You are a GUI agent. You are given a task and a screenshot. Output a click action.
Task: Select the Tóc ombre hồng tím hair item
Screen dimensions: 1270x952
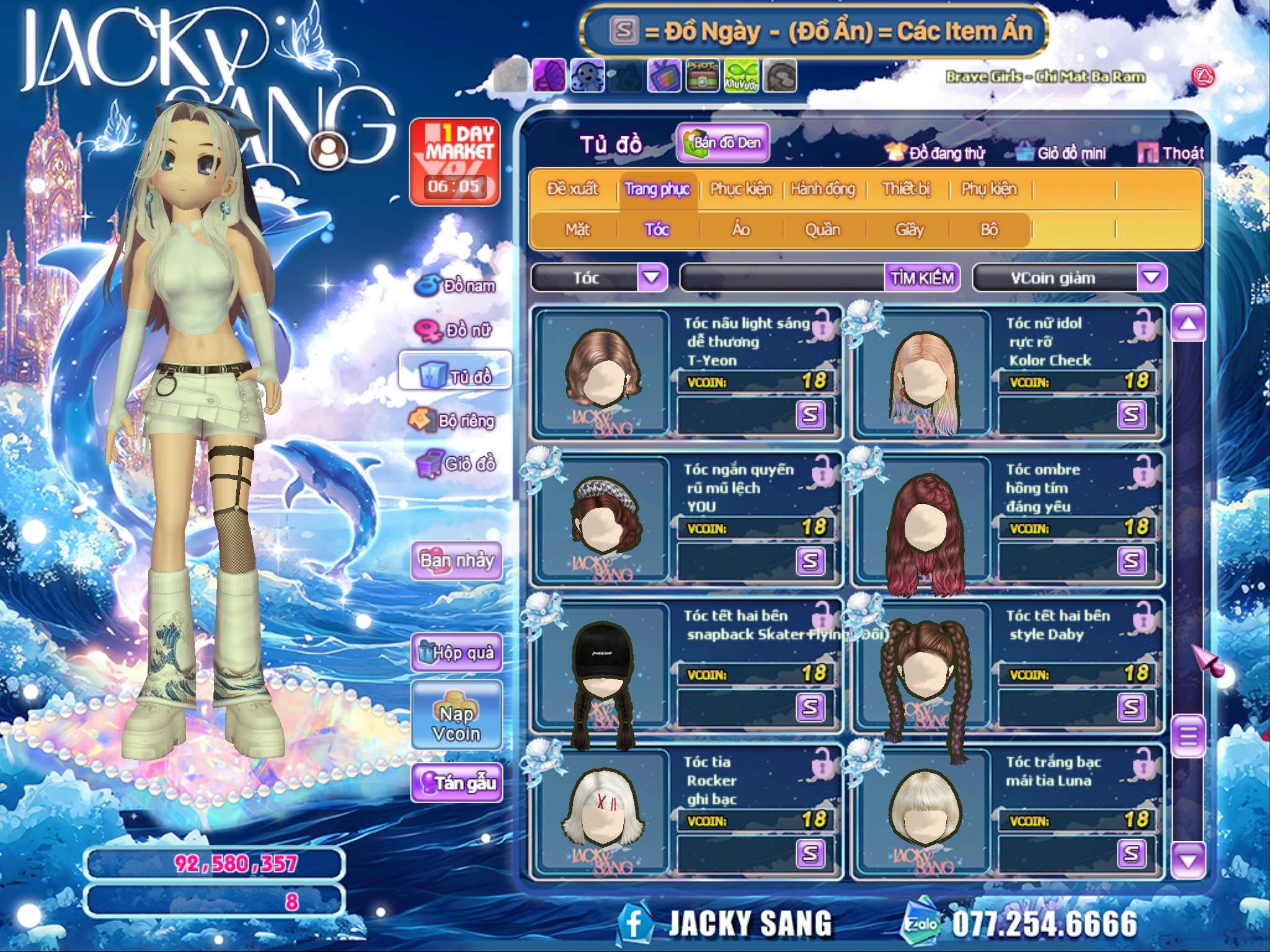1007,519
